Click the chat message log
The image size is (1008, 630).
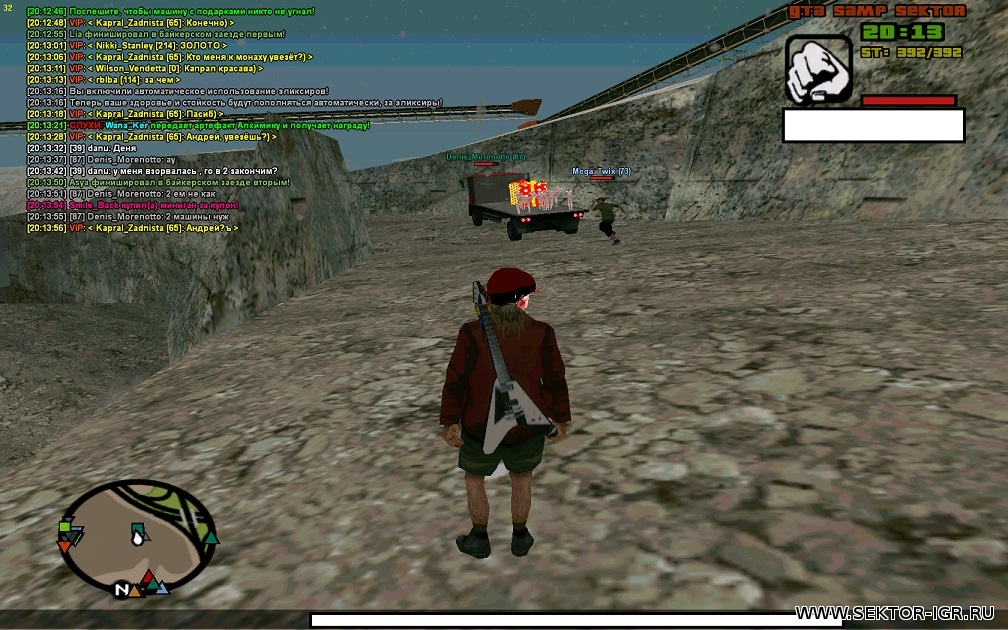click(x=170, y=120)
